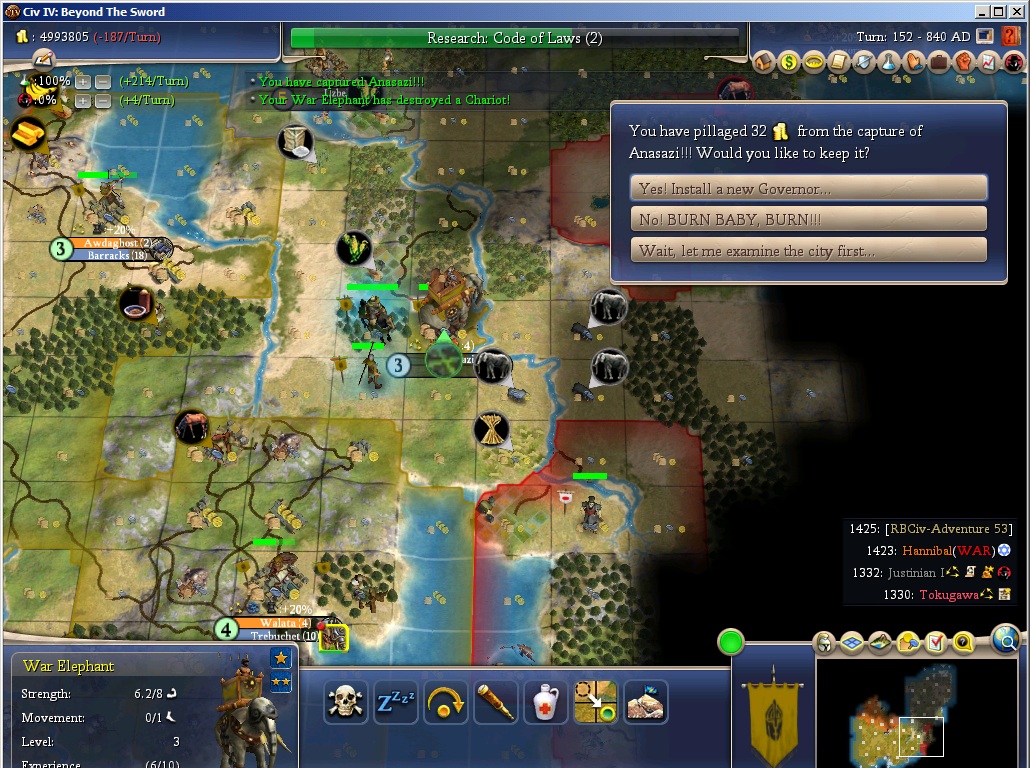1030x768 pixels.
Task: Open the Military Advisor clenched fist icon
Action: 964,62
